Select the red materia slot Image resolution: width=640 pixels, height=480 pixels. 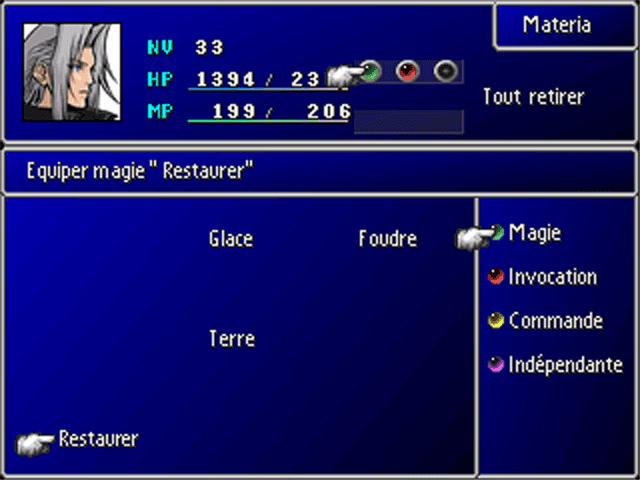pyautogui.click(x=408, y=71)
